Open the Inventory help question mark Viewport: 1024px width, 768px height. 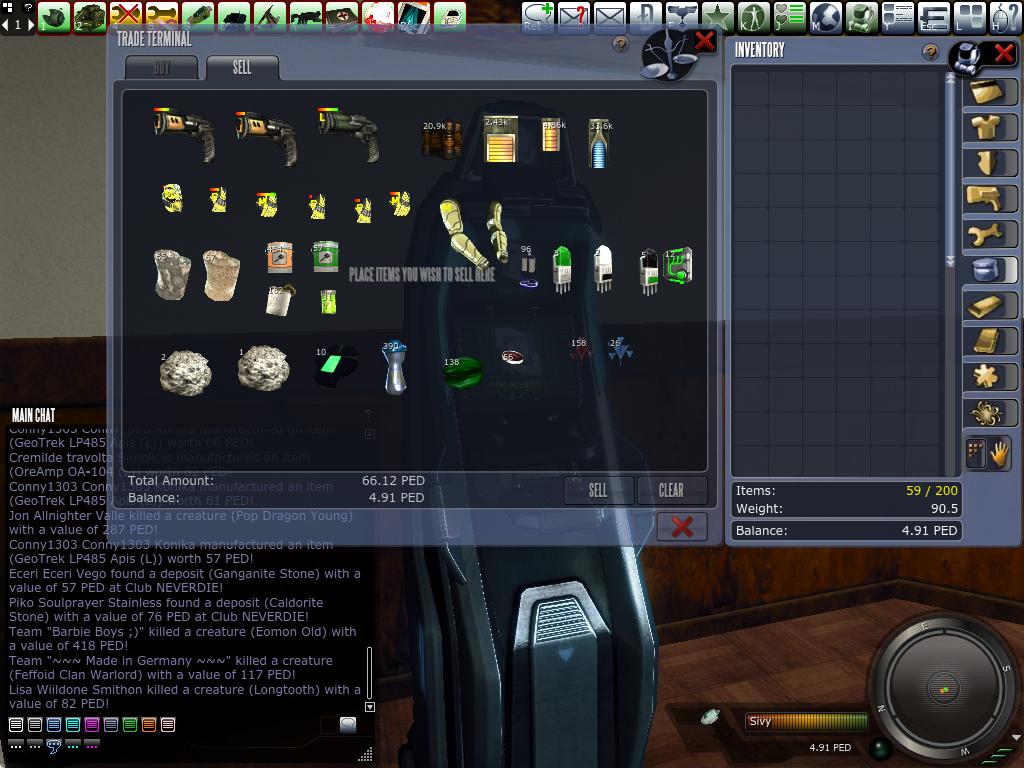point(931,53)
